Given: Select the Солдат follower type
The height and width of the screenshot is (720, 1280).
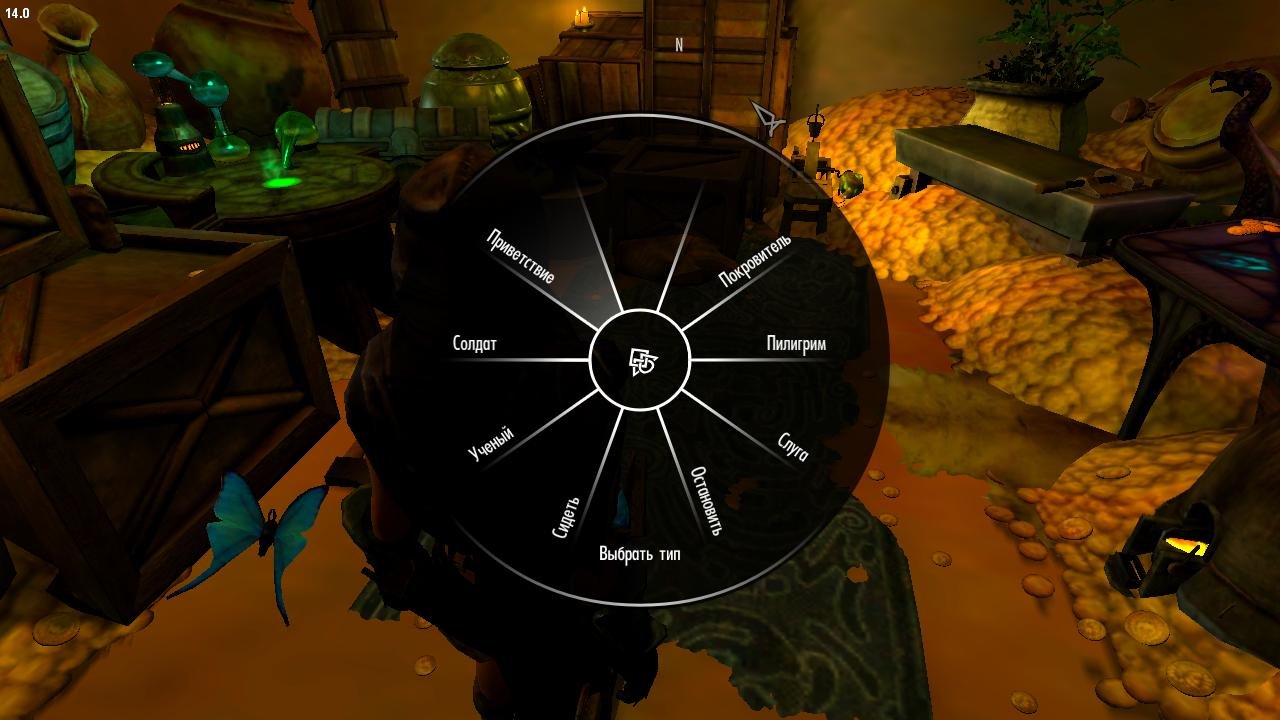Looking at the screenshot, I should [x=474, y=343].
